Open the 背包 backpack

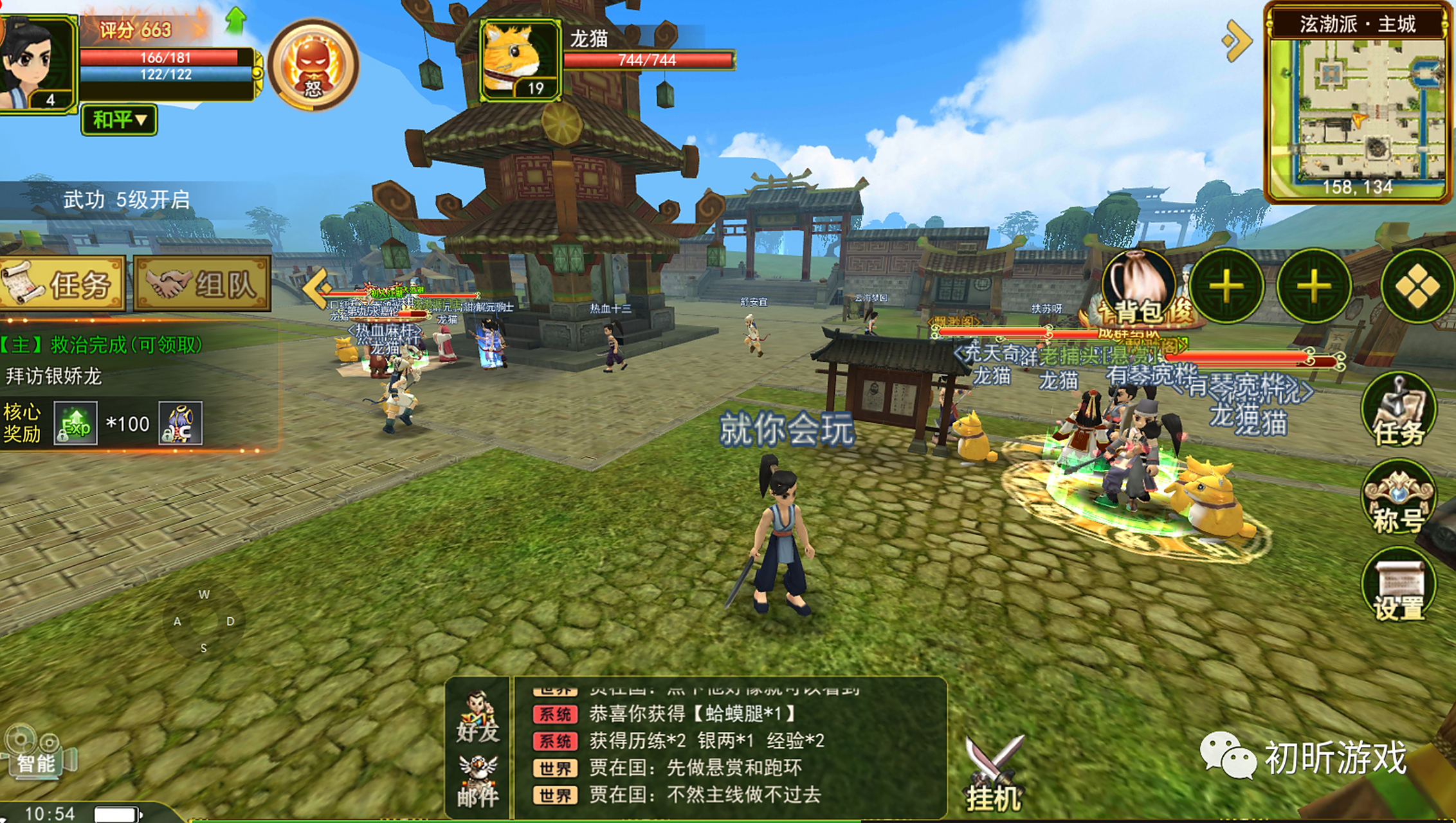pyautogui.click(x=1138, y=287)
